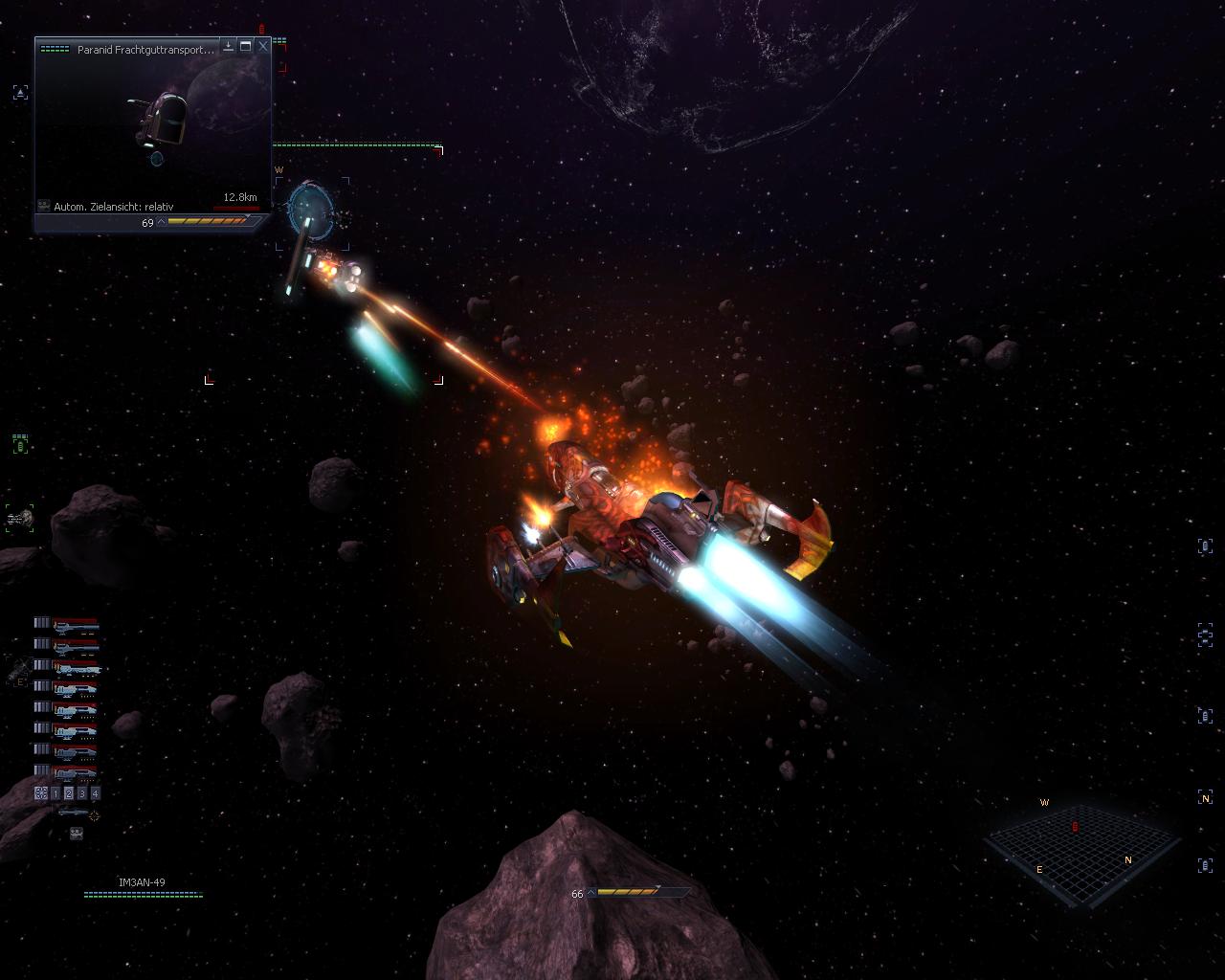Choose weapon group 4
This screenshot has height=980, width=1225.
tap(95, 793)
